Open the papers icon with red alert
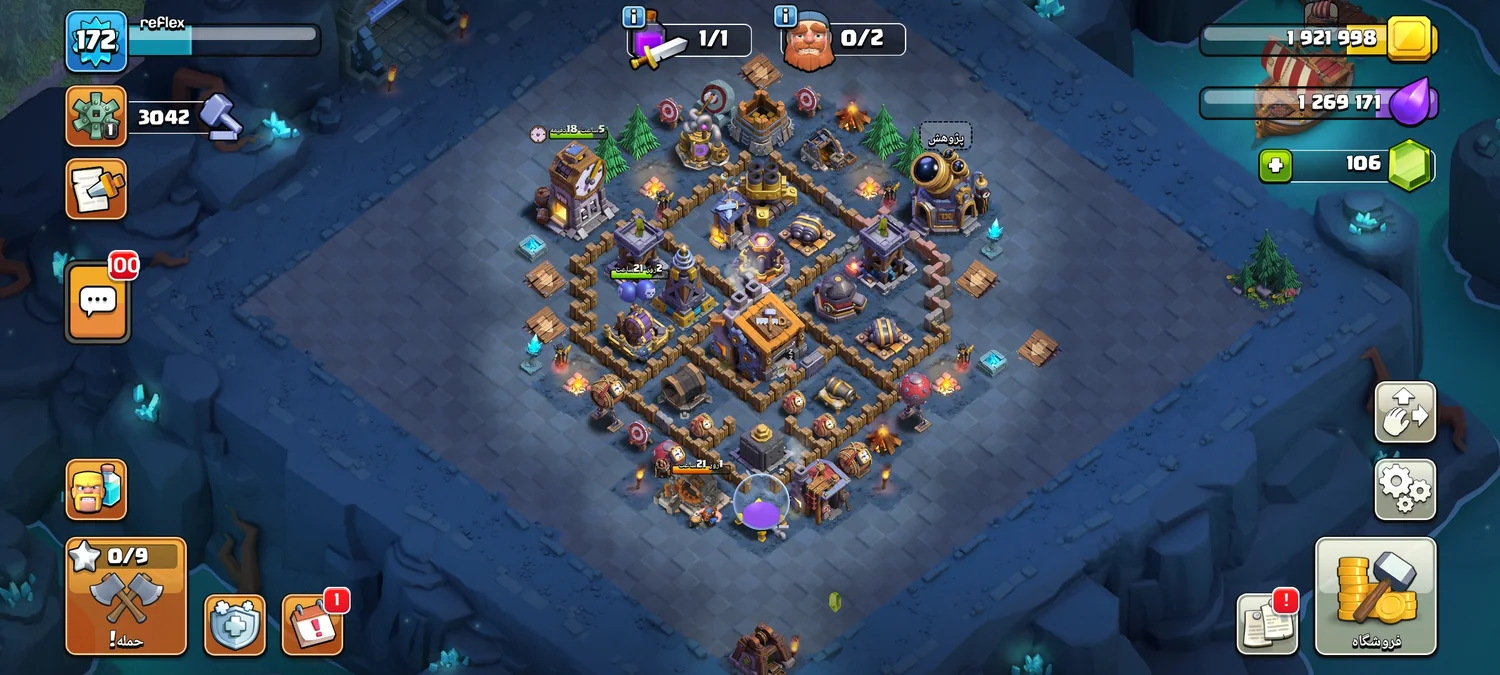This screenshot has height=675, width=1500. pos(1266,624)
